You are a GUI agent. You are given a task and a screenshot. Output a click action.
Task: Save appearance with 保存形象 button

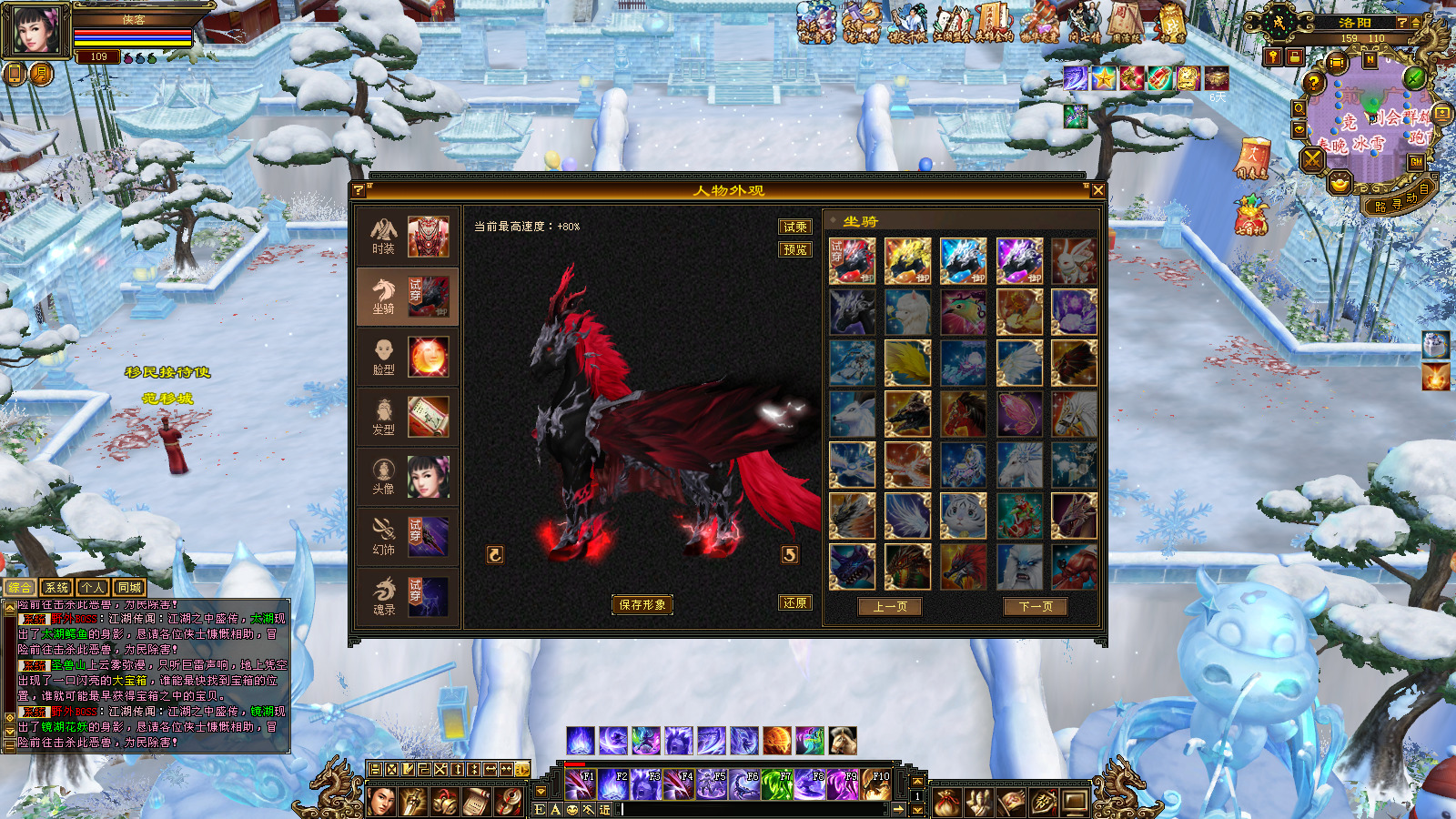(642, 605)
